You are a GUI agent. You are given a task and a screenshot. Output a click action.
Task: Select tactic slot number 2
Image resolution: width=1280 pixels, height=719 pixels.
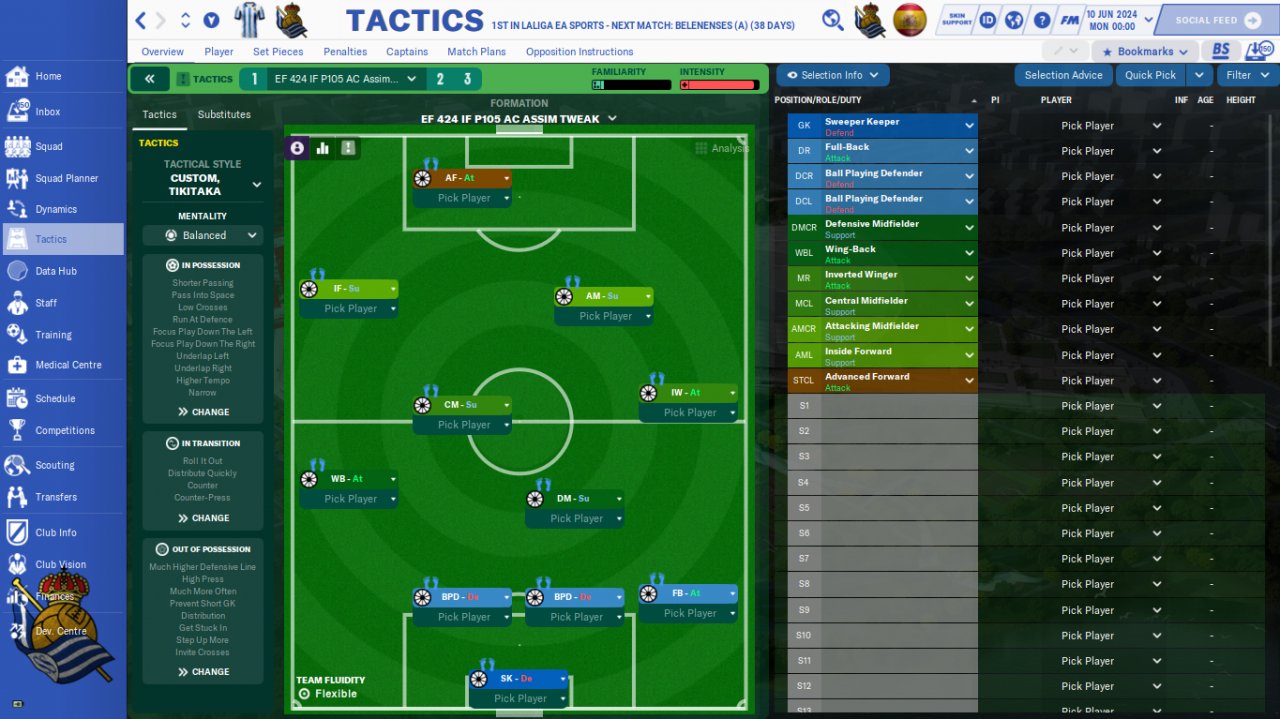point(440,79)
